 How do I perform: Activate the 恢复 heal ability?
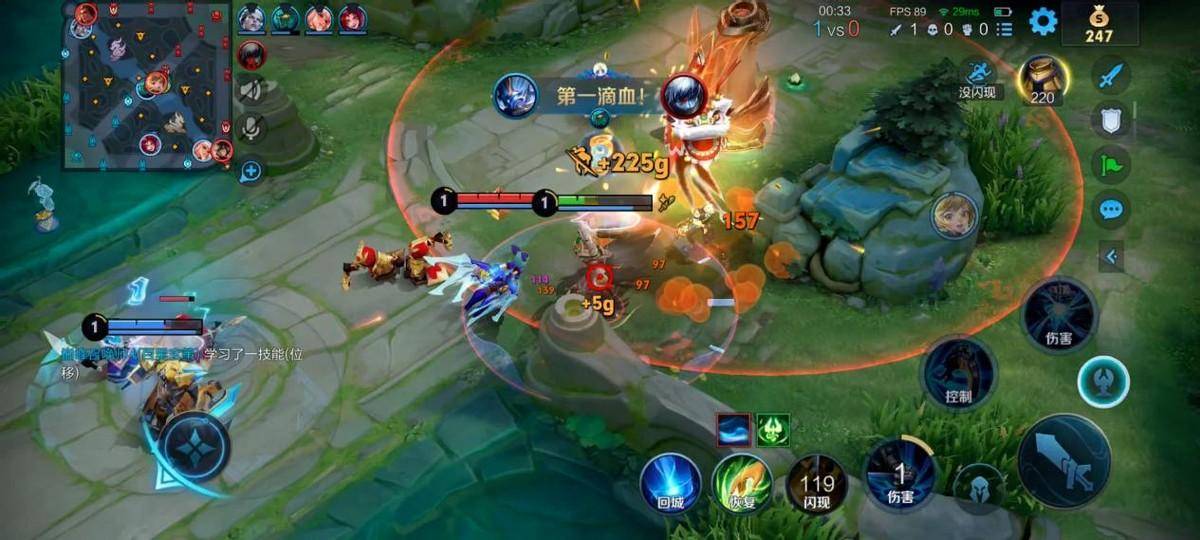click(x=741, y=483)
